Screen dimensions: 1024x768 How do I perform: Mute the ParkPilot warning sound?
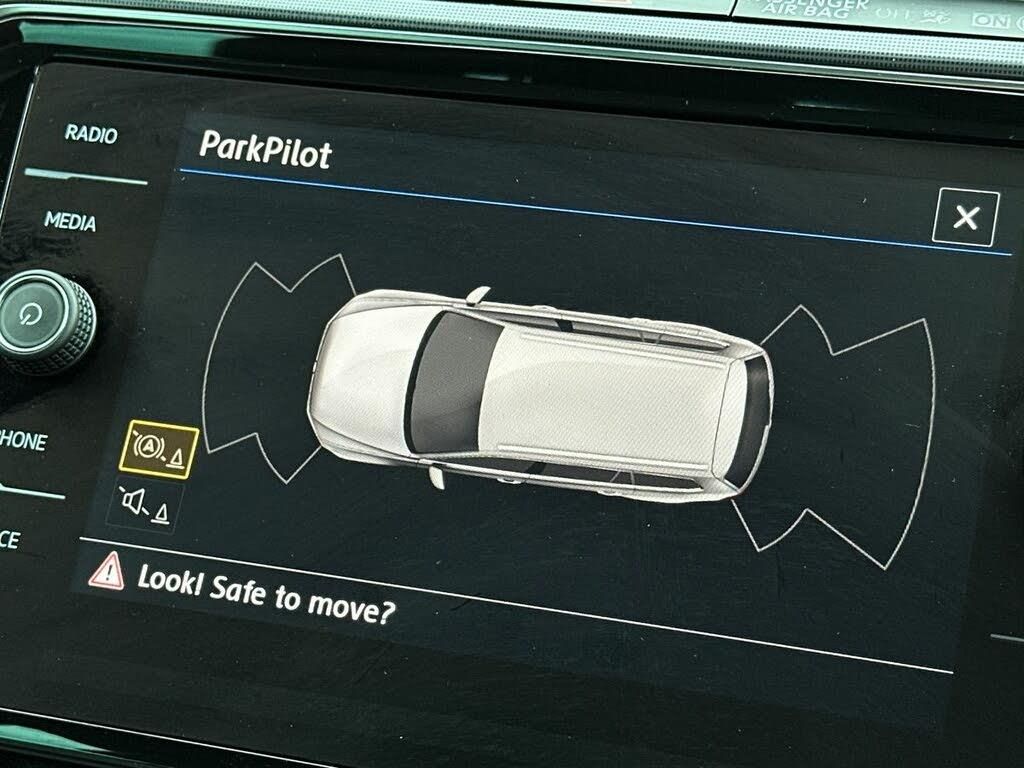144,507
